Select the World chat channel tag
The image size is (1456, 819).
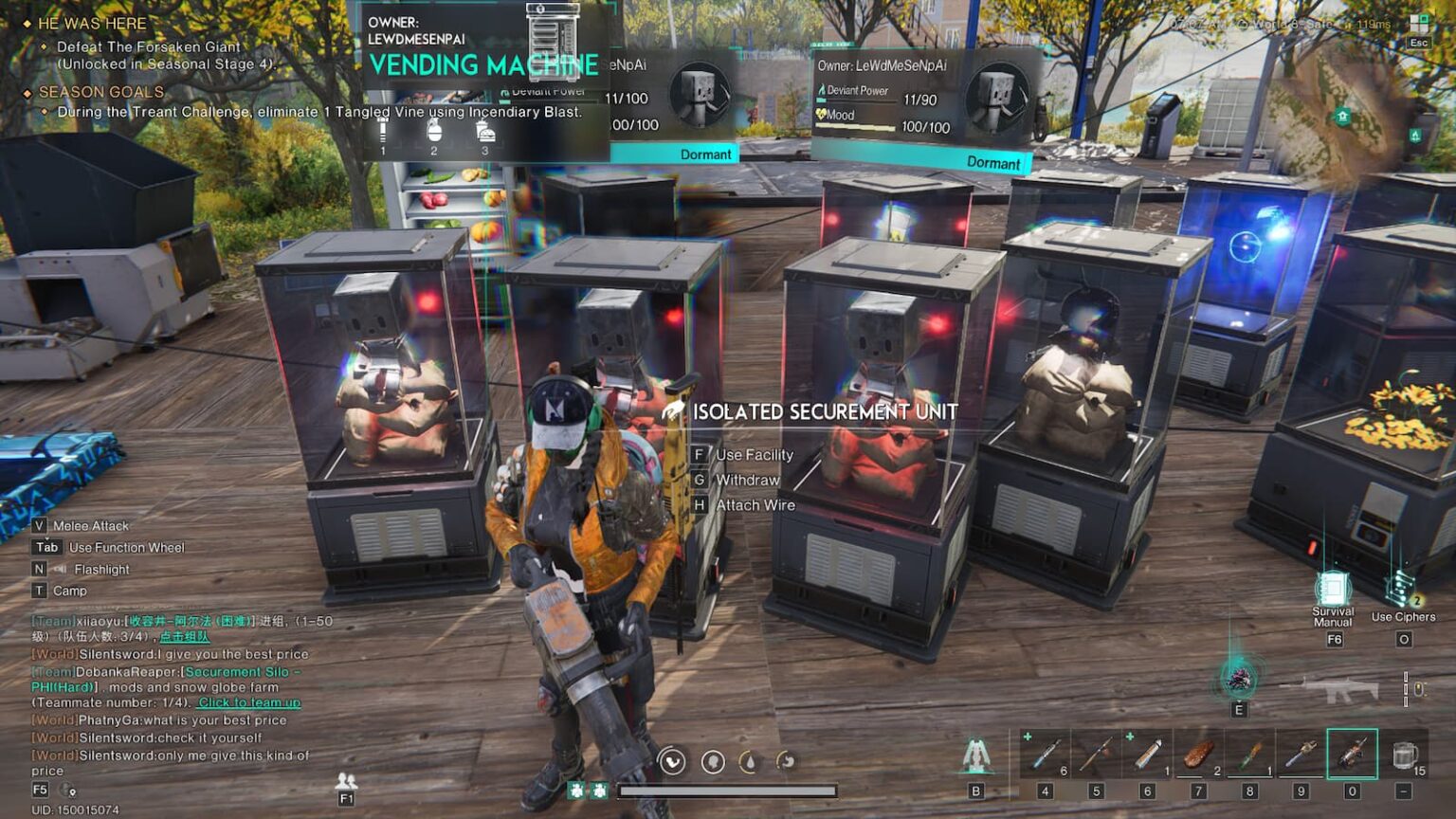[x=53, y=654]
